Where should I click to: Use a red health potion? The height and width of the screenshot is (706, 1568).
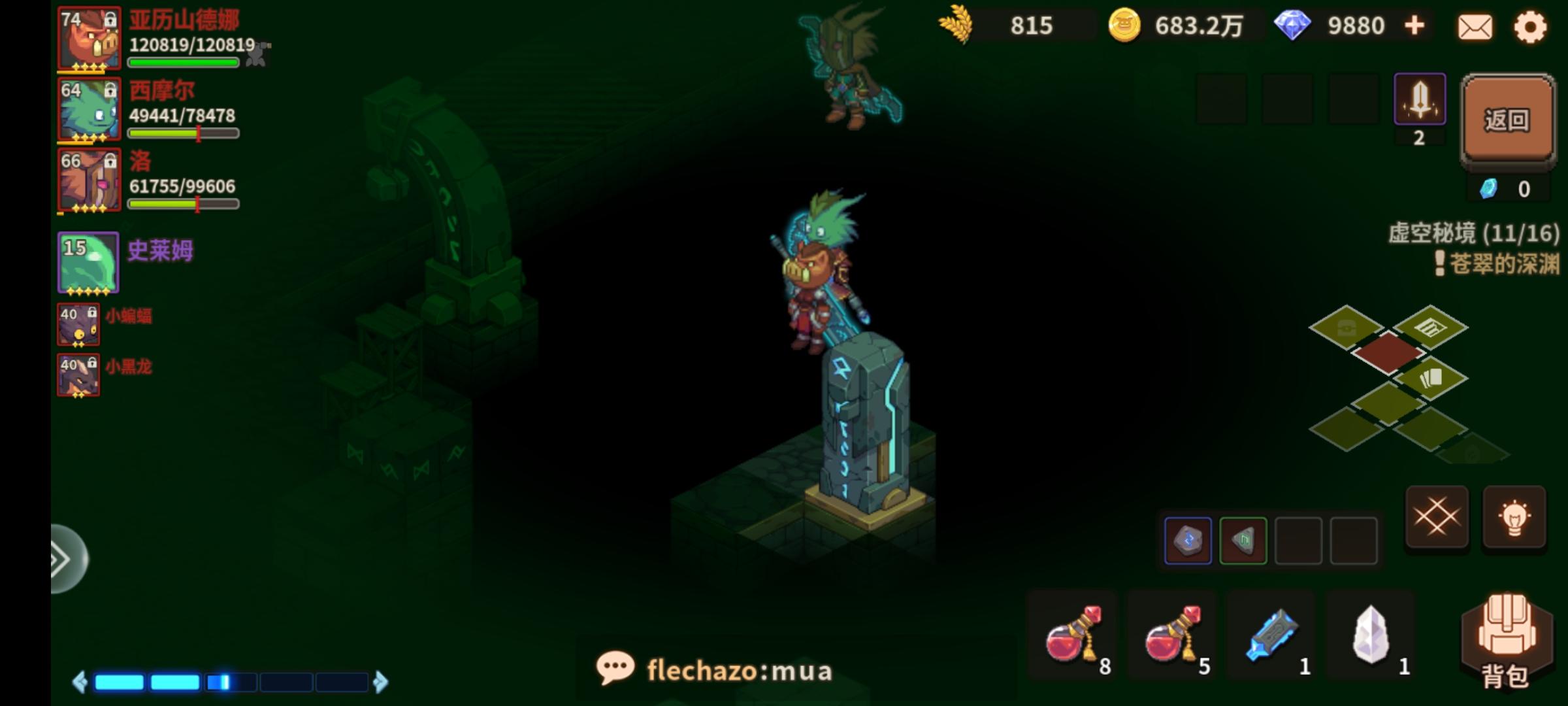pos(1071,634)
